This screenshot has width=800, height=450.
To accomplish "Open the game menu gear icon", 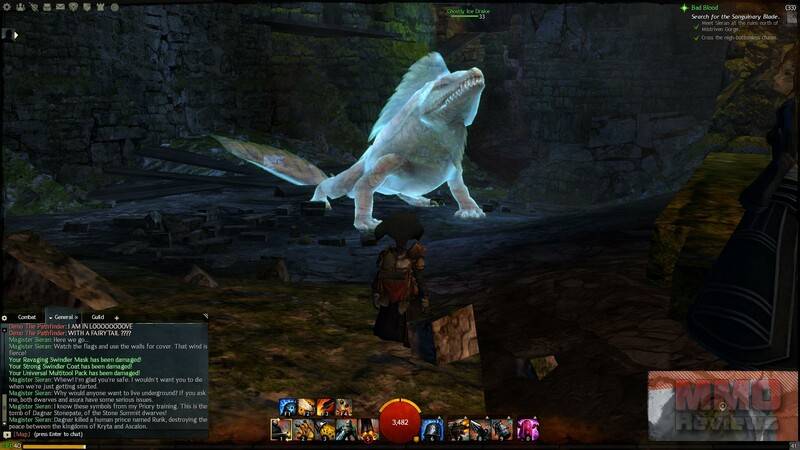I will [x=5, y=6].
